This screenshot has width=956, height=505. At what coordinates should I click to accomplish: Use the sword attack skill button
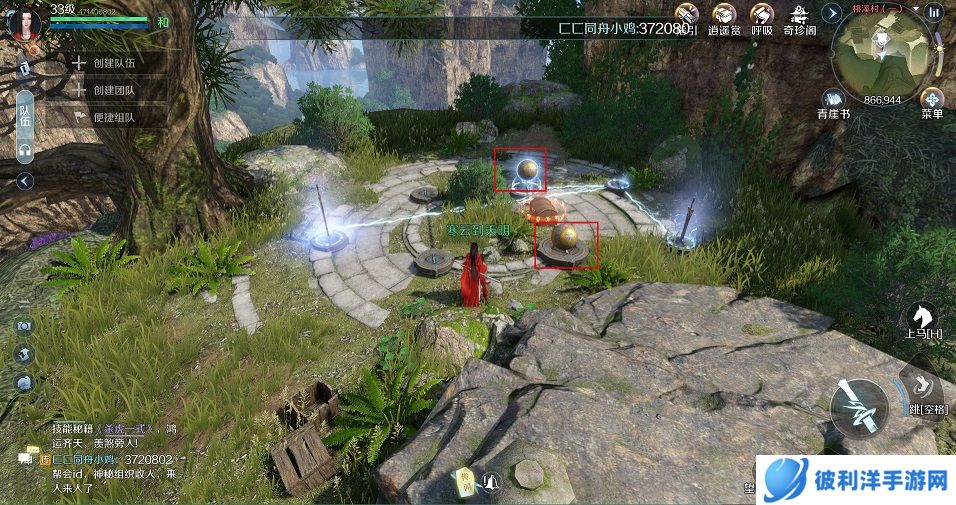pyautogui.click(x=858, y=408)
